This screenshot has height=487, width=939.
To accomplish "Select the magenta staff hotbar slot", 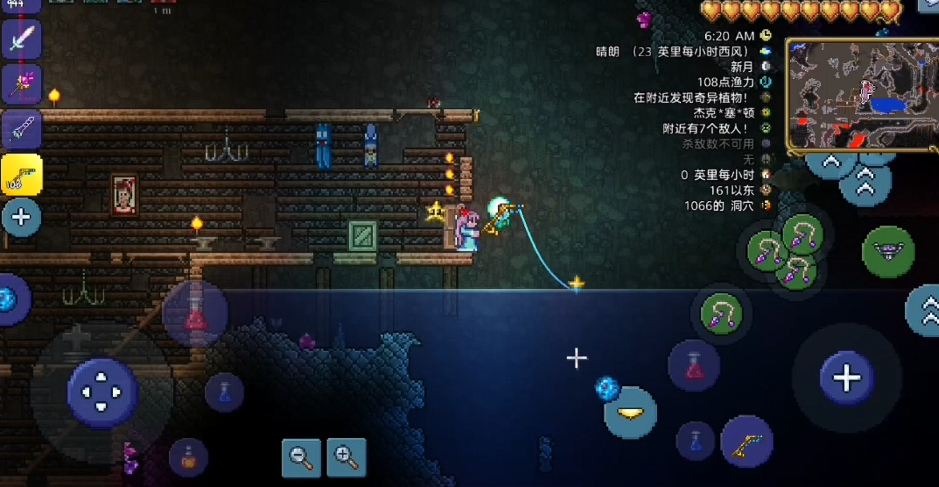I will [x=21, y=84].
